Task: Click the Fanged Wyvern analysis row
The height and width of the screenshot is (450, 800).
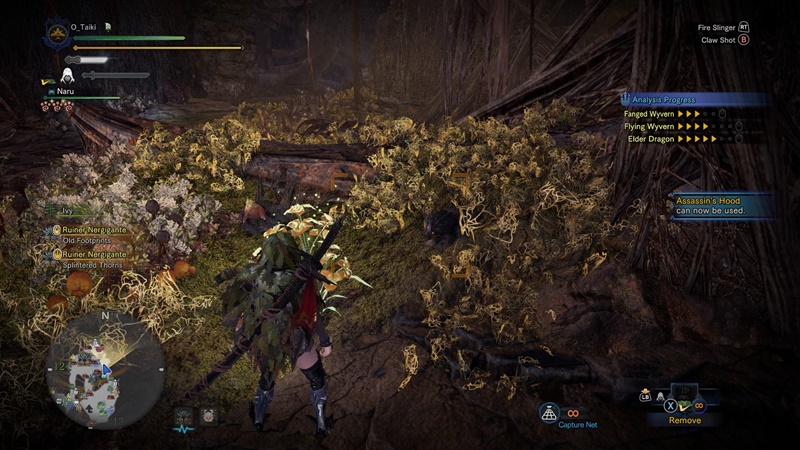Action: click(x=682, y=113)
